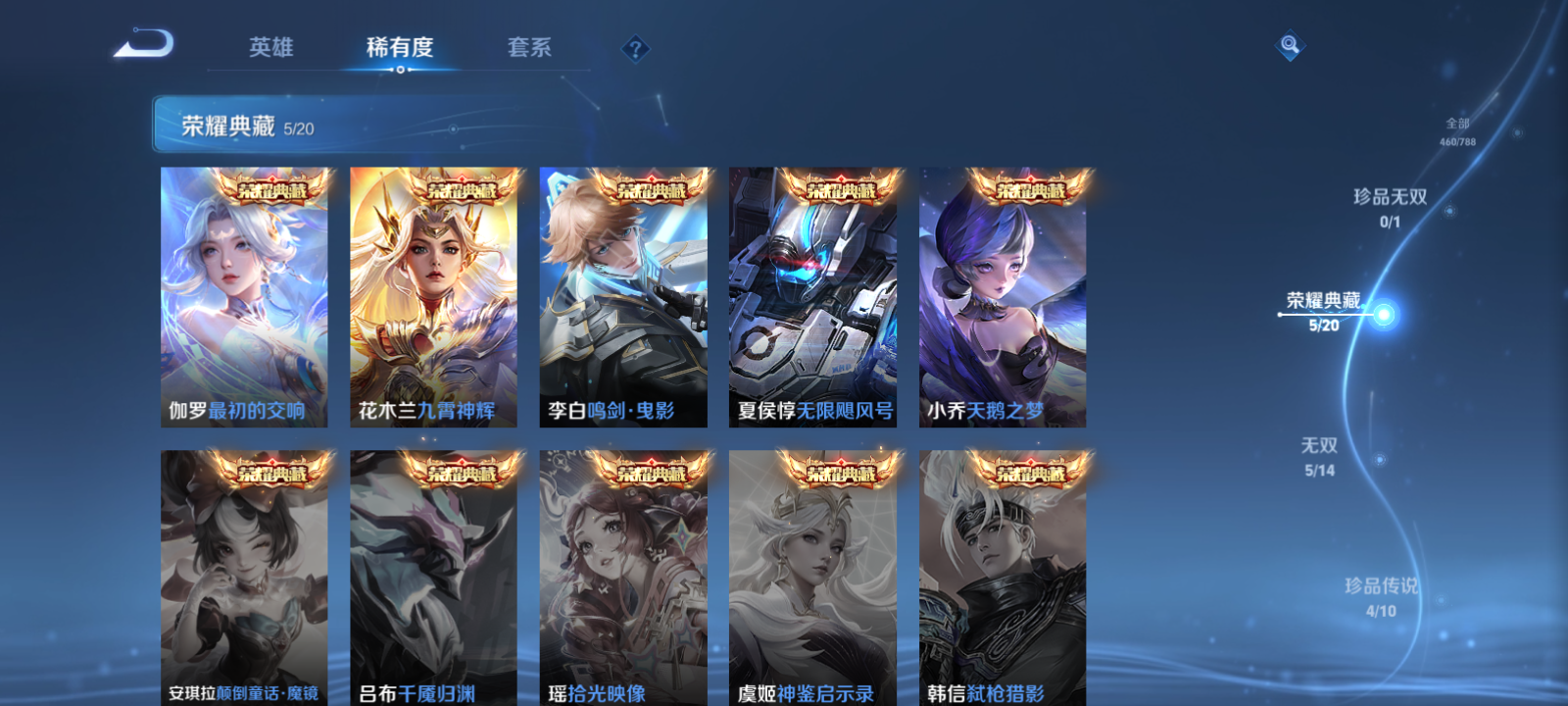Open 花木兰's 九霄神辉 skin card

[x=434, y=294]
